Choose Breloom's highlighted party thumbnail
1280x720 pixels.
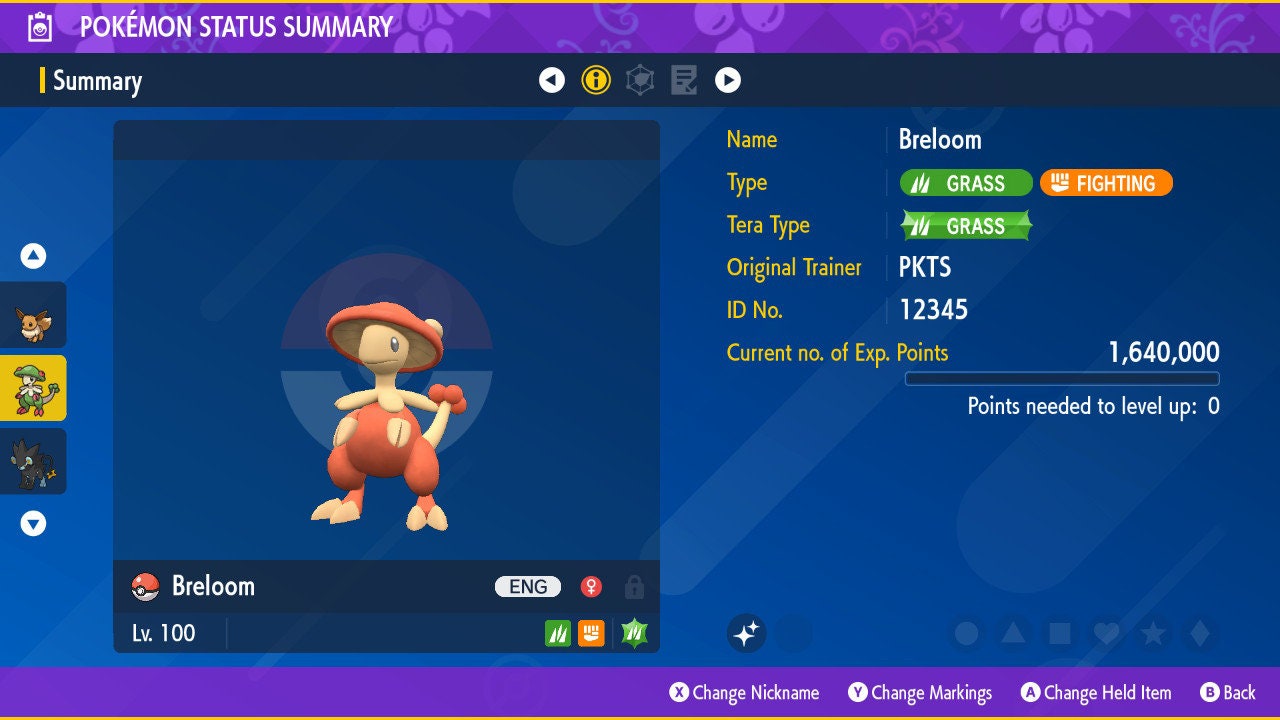coord(33,388)
